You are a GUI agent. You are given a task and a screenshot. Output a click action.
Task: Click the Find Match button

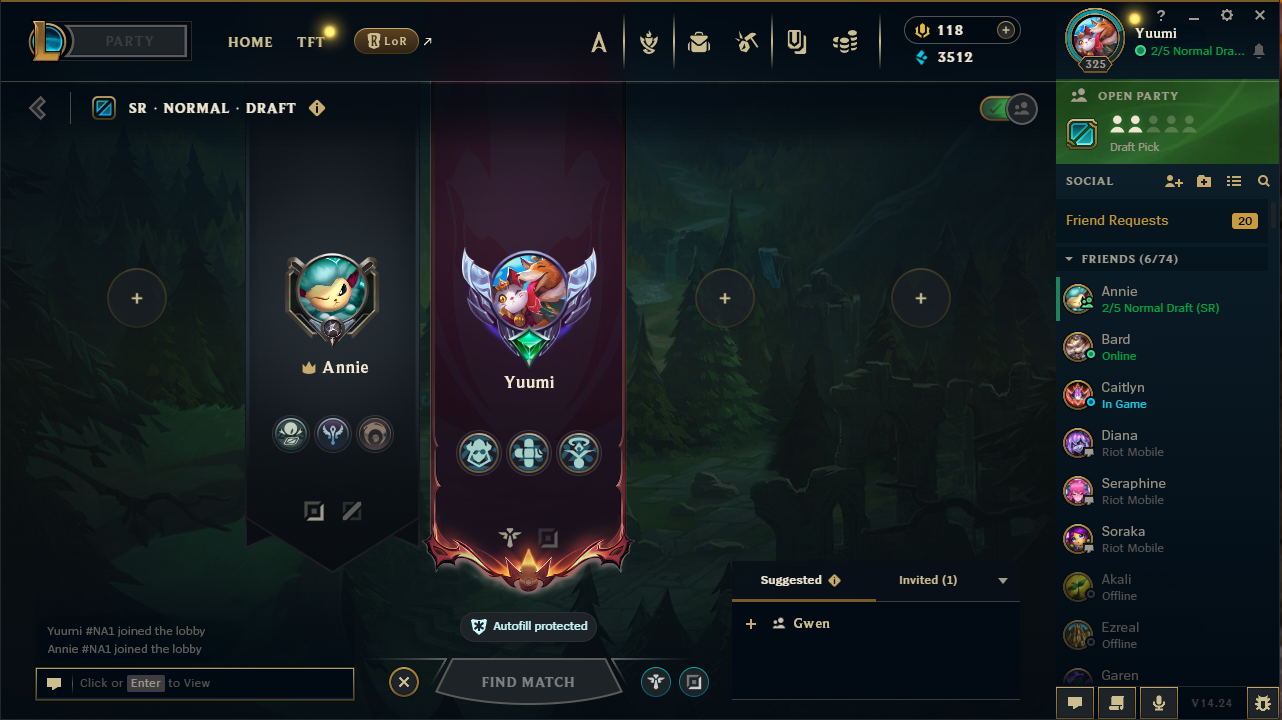(527, 682)
